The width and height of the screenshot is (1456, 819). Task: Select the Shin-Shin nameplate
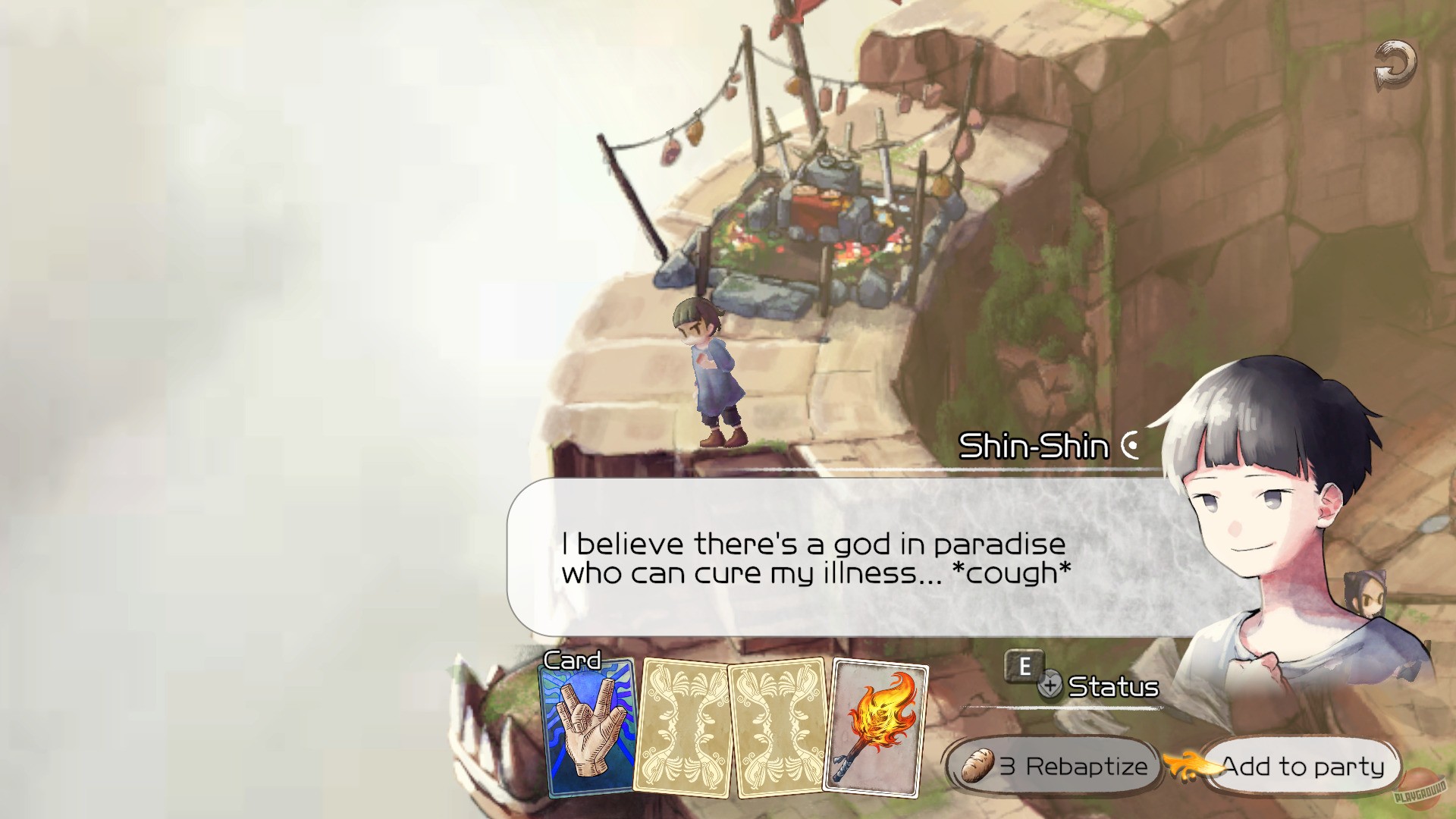[x=1037, y=445]
